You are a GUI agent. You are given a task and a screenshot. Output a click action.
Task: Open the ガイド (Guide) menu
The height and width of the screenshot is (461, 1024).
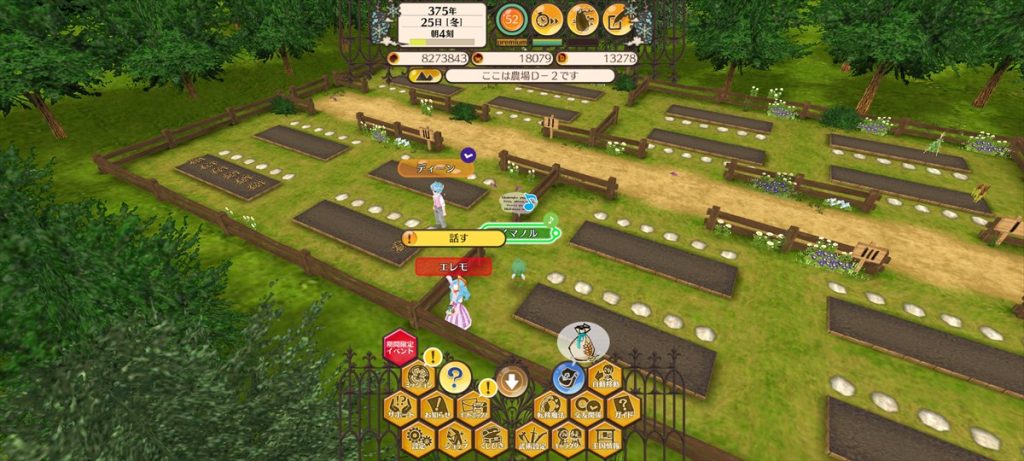(623, 407)
